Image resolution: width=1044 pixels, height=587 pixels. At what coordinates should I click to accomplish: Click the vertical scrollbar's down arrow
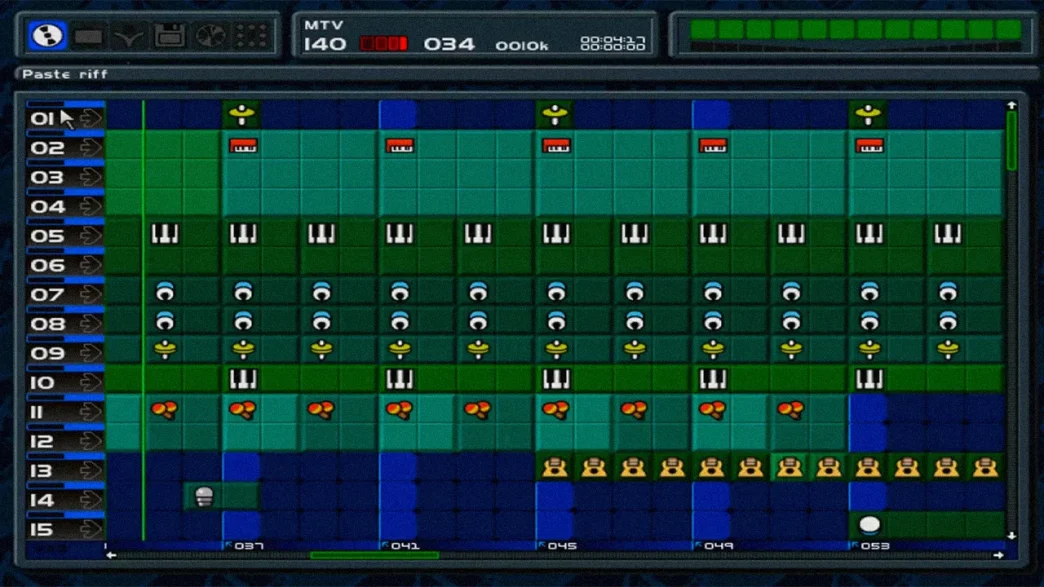point(1011,536)
